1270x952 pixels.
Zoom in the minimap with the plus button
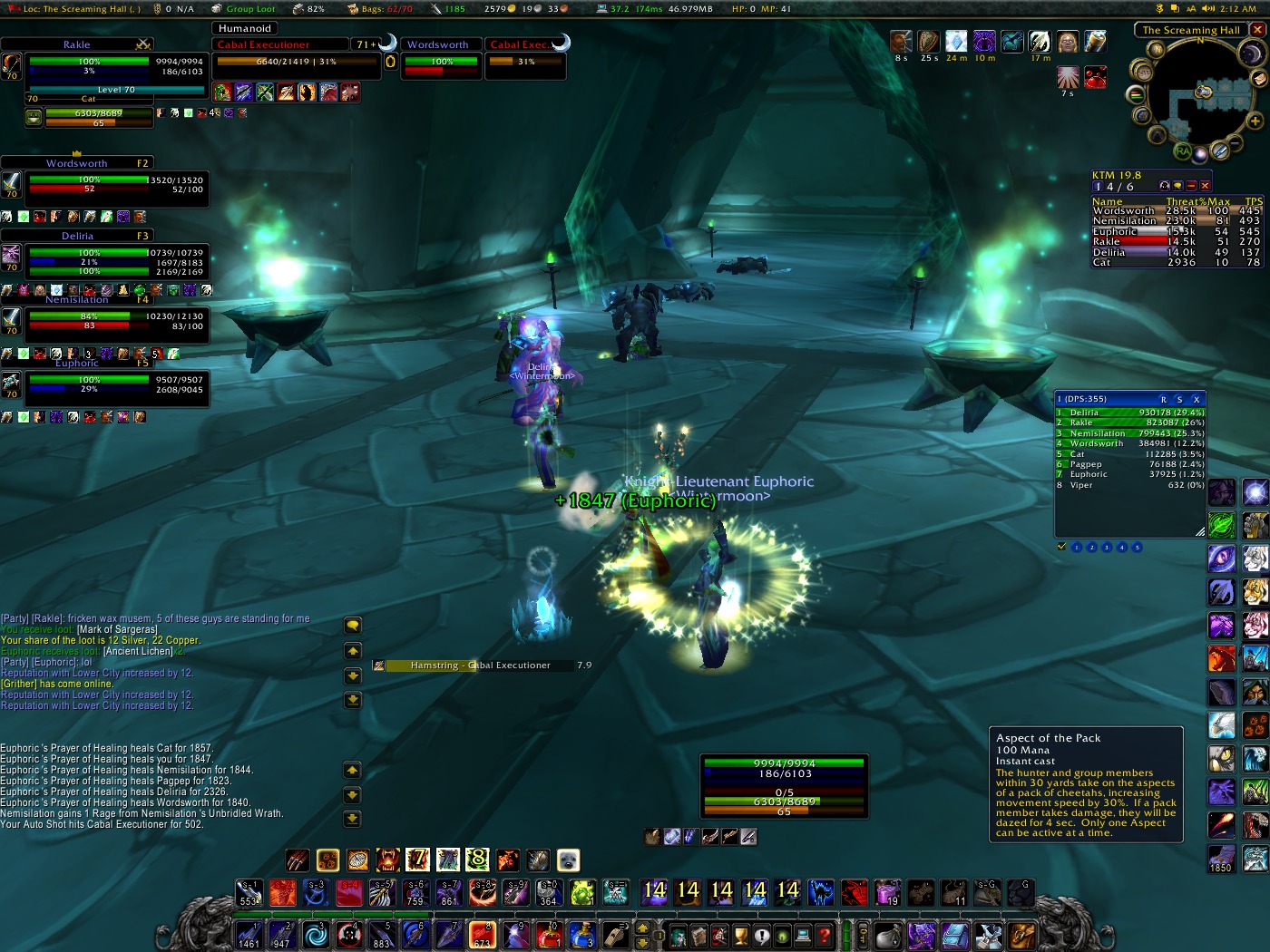tap(1255, 121)
